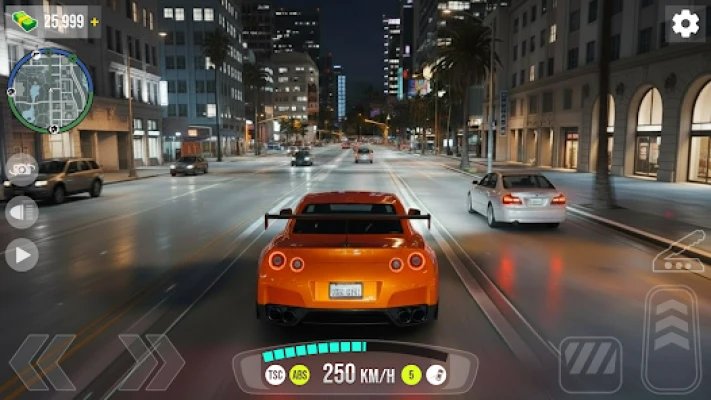The width and height of the screenshot is (711, 400).
Task: Hit the brake pedal
Action: pyautogui.click(x=590, y=364)
